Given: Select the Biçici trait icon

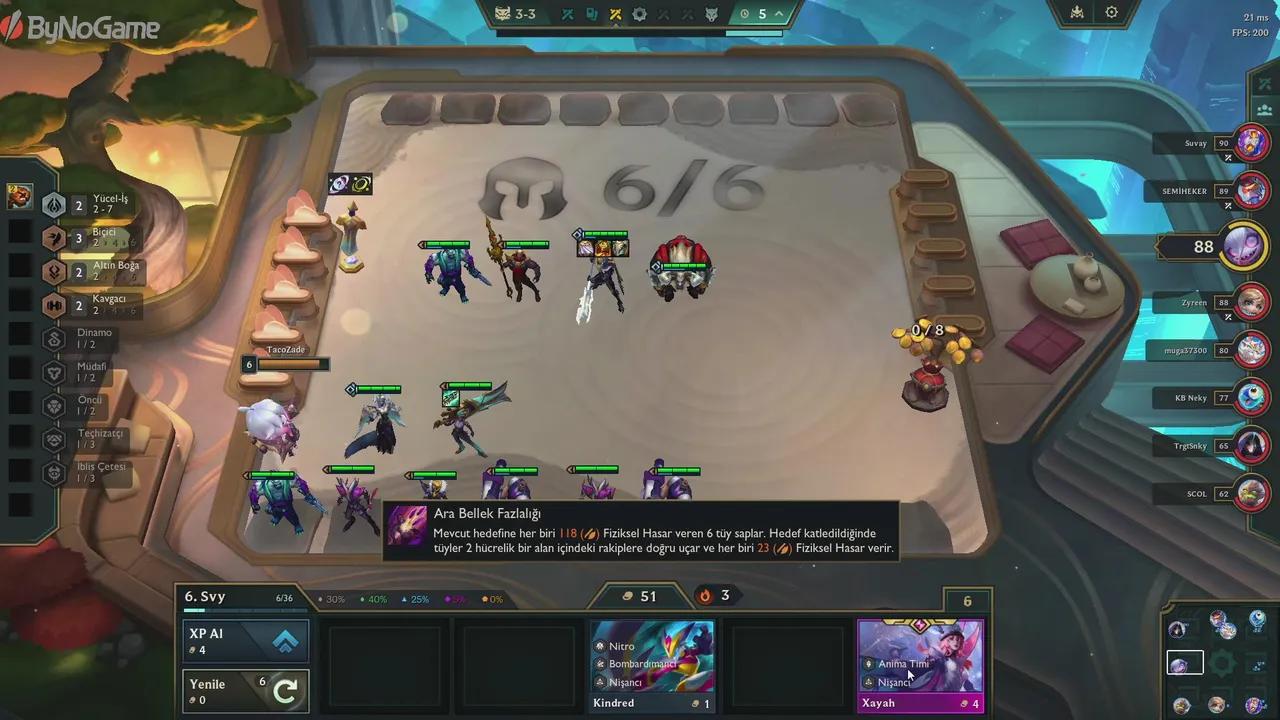Looking at the screenshot, I should tap(54, 239).
